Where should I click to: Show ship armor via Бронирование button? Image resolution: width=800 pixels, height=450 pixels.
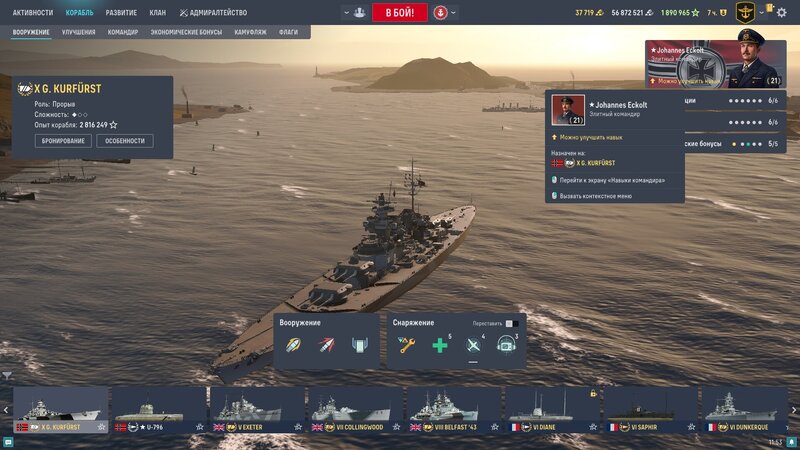click(64, 141)
